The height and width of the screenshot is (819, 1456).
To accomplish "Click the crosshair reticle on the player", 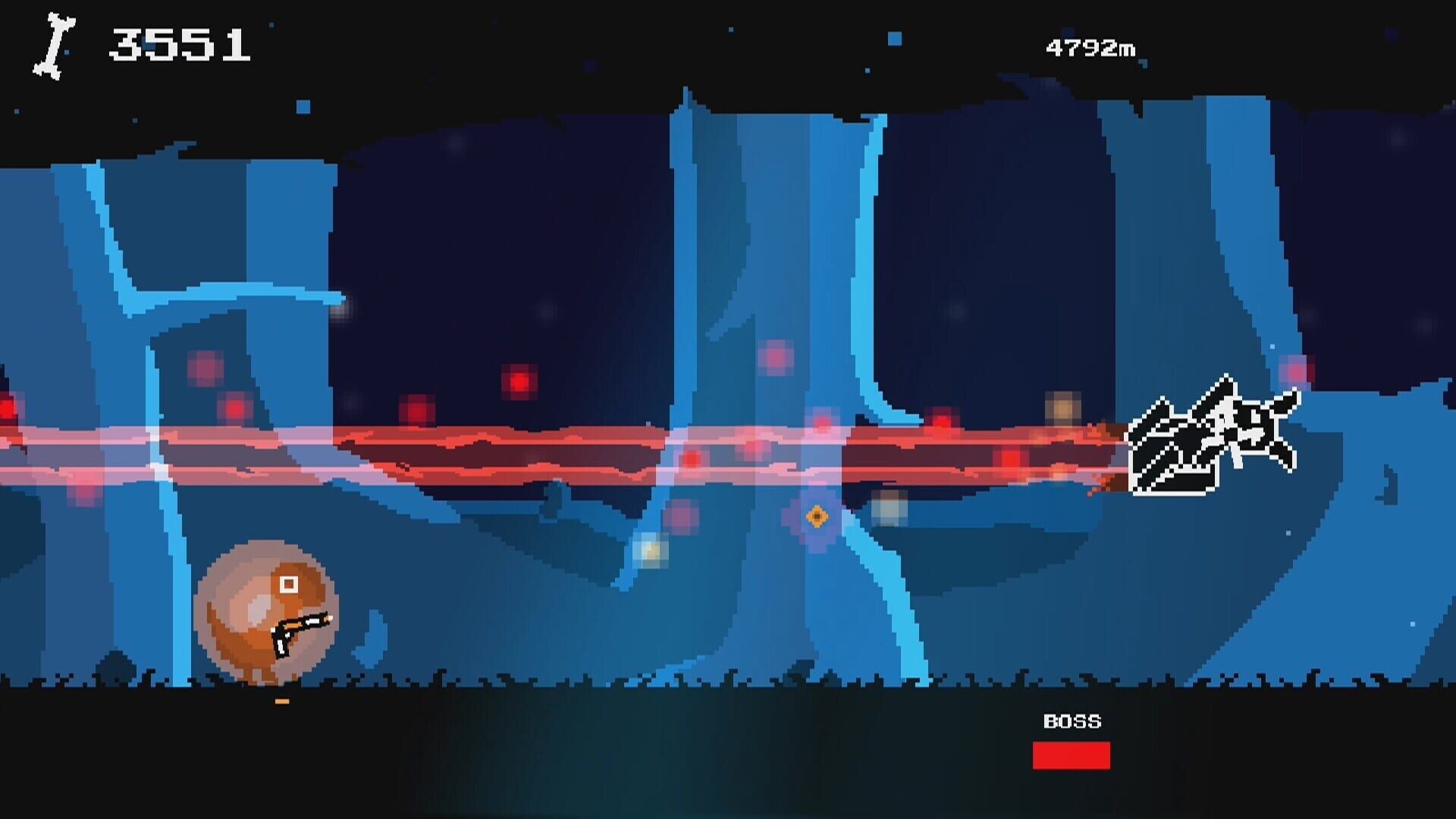I will 289,584.
